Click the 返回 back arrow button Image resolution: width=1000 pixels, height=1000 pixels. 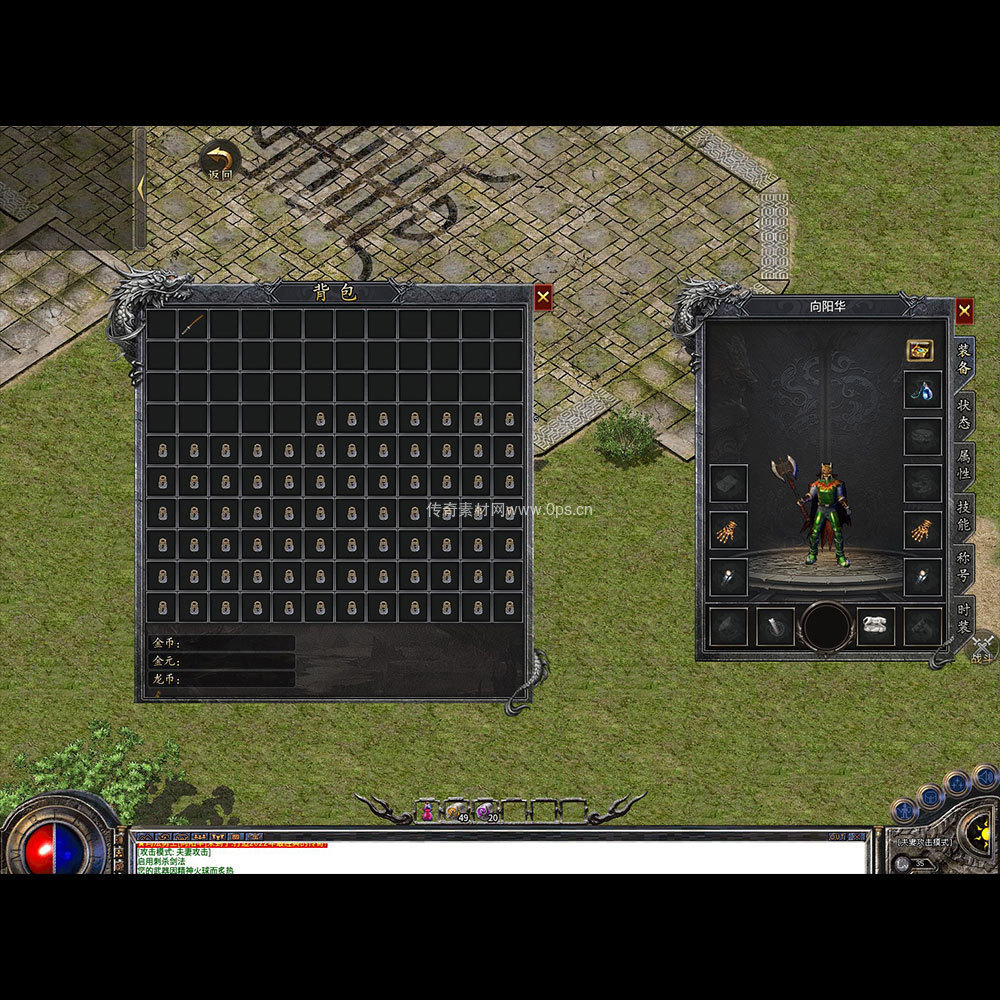click(x=219, y=160)
